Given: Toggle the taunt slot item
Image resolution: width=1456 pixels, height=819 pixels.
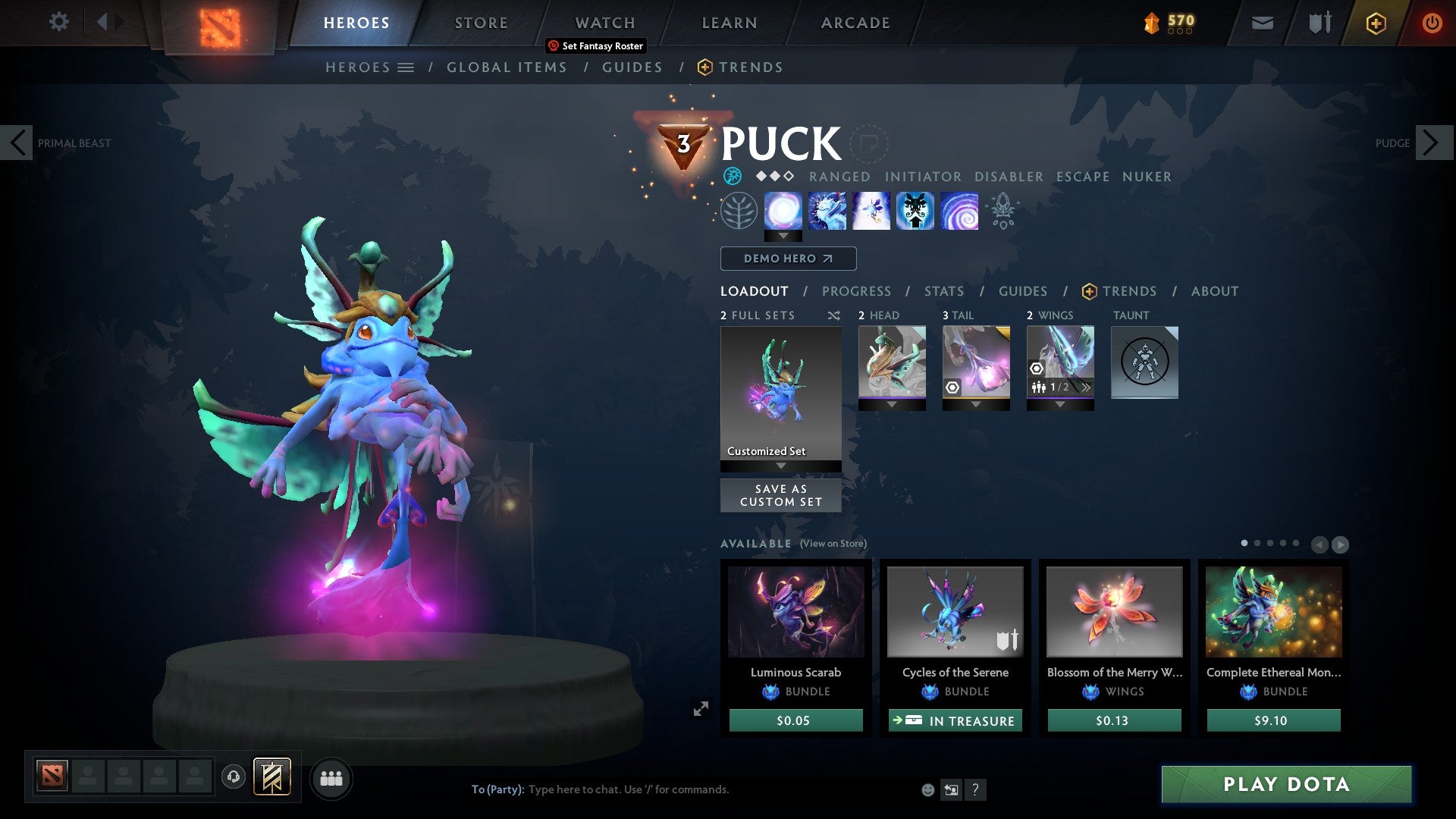Looking at the screenshot, I should pos(1144,363).
